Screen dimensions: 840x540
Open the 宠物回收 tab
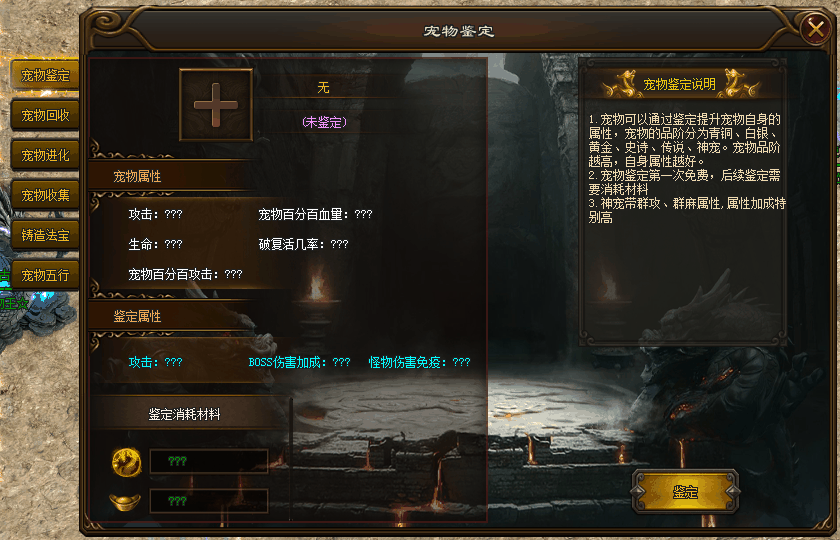pyautogui.click(x=45, y=115)
